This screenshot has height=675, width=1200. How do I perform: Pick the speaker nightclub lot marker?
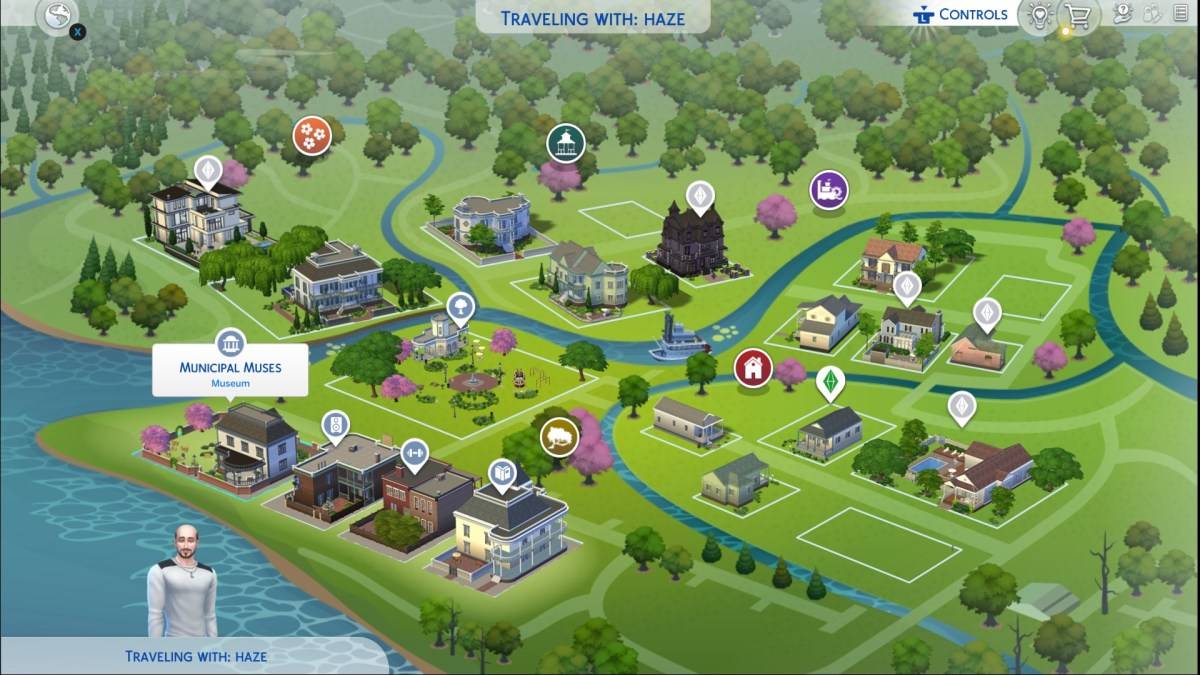coord(336,426)
